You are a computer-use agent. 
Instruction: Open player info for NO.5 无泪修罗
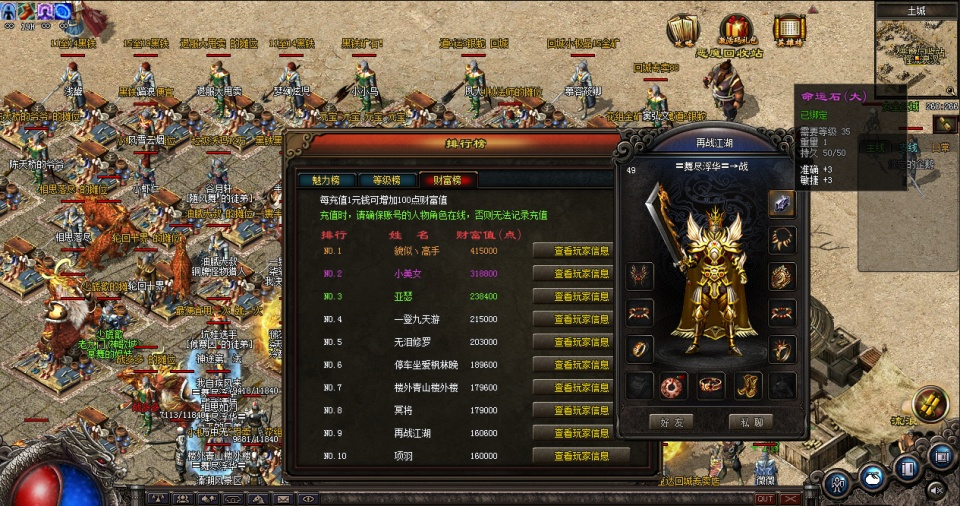pos(571,342)
